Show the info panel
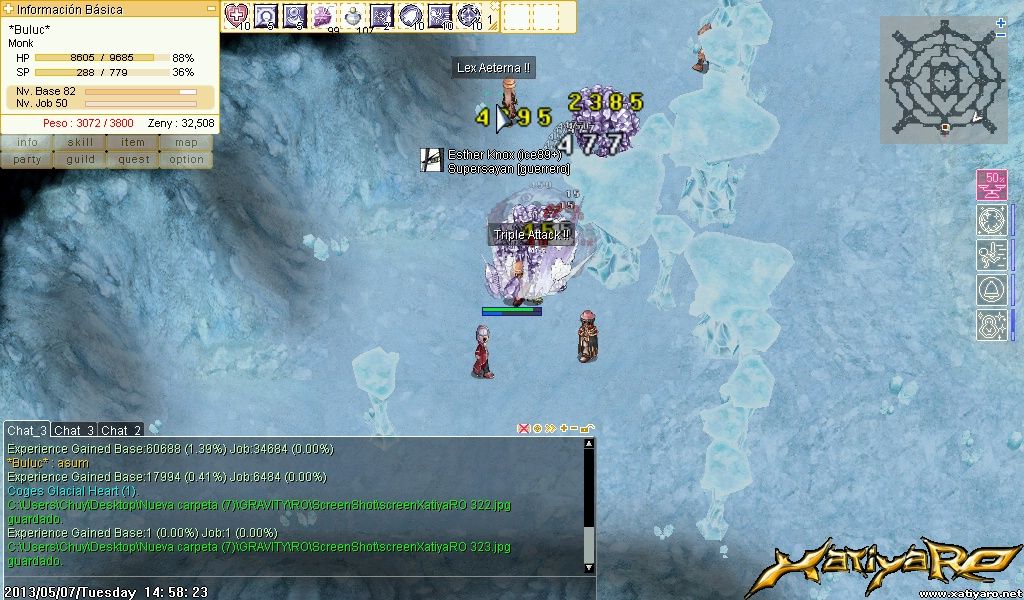The height and width of the screenshot is (600, 1024). pos(27,143)
